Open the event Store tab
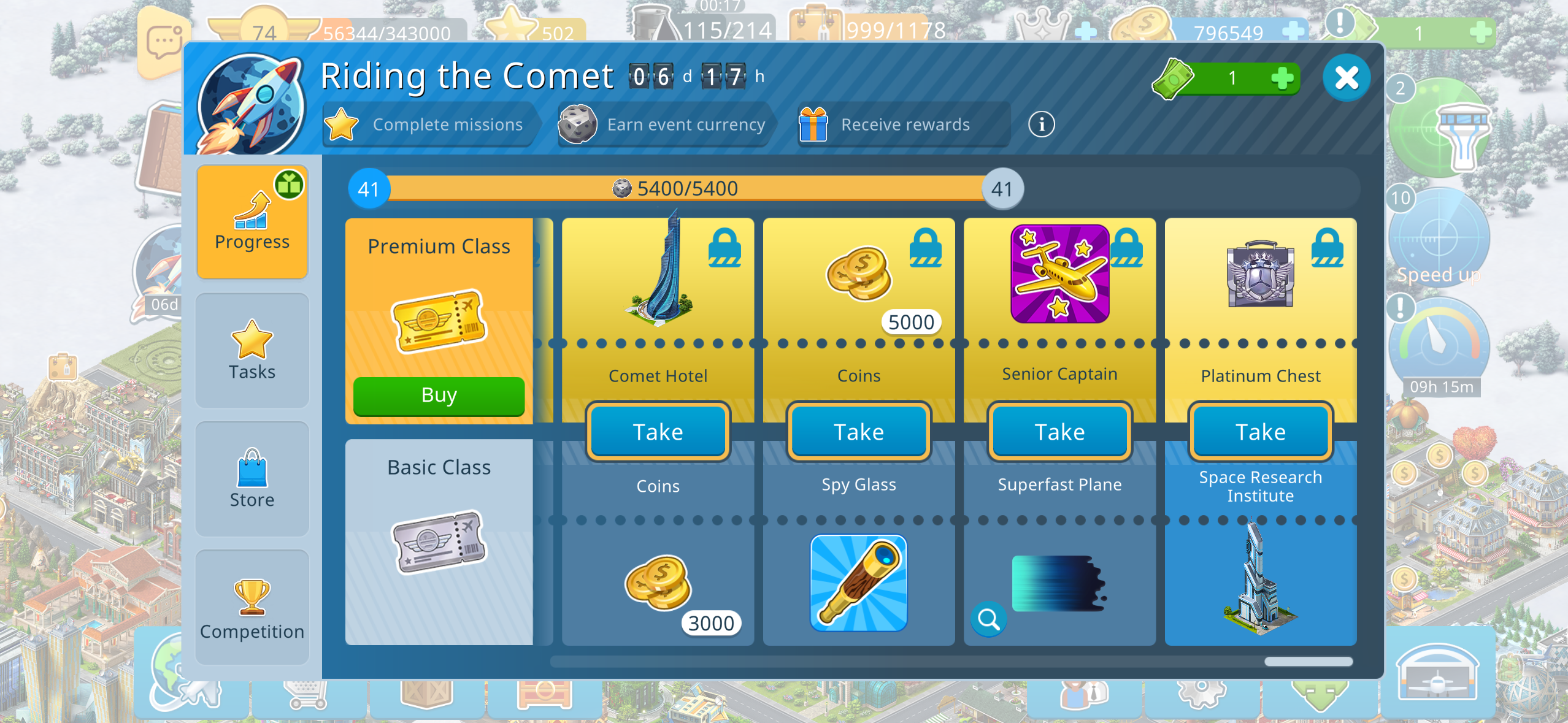Image resolution: width=1568 pixels, height=723 pixels. click(252, 479)
